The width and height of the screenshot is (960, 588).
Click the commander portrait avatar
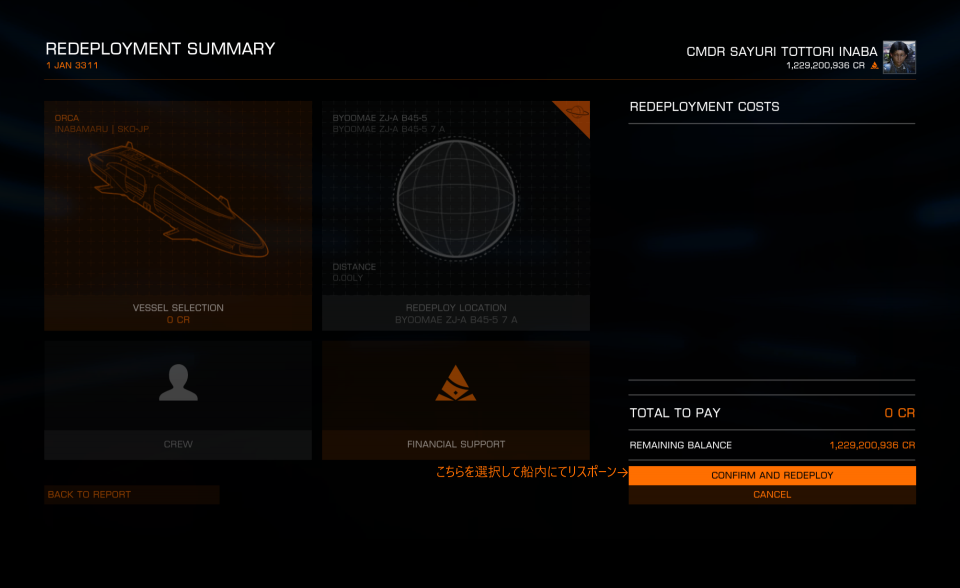point(899,57)
